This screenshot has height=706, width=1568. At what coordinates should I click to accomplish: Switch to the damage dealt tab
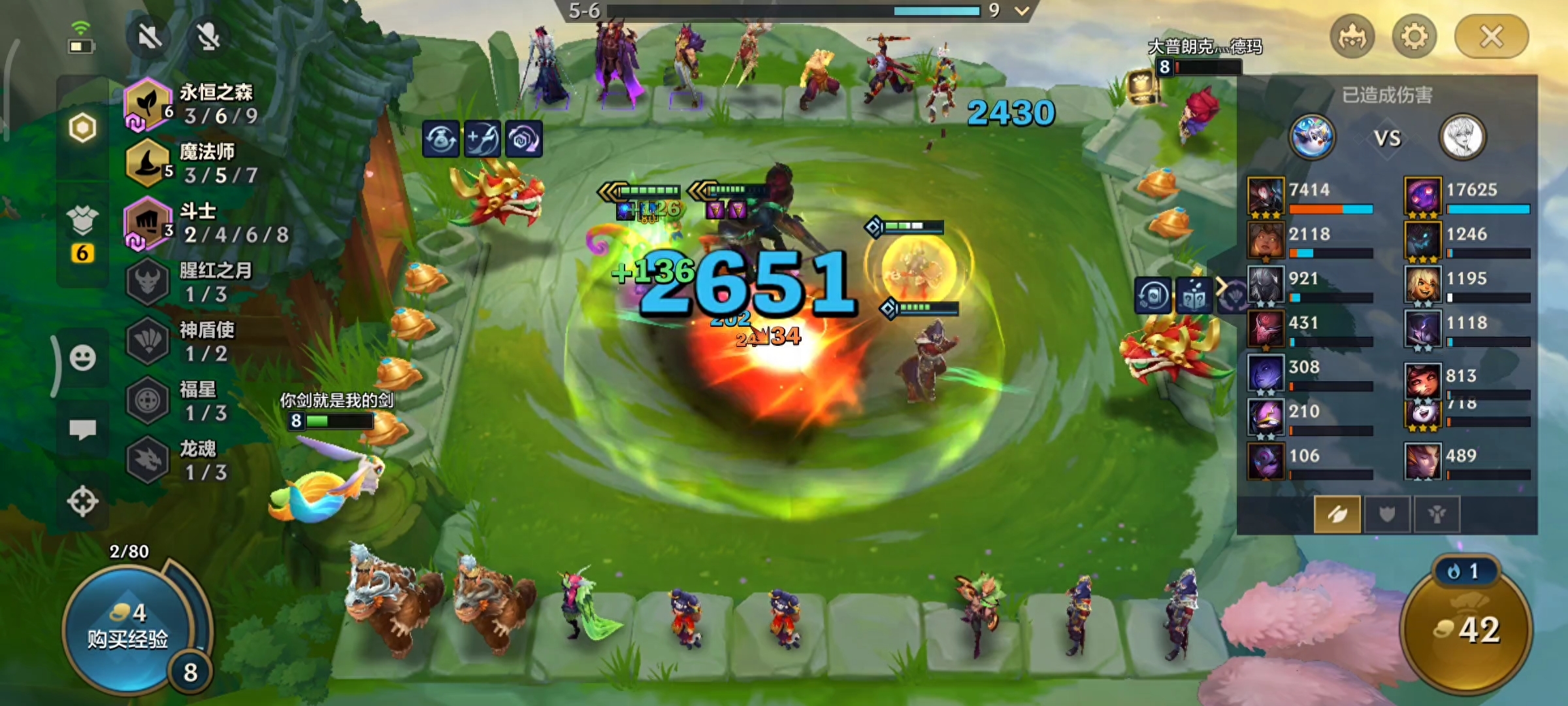click(x=1337, y=514)
